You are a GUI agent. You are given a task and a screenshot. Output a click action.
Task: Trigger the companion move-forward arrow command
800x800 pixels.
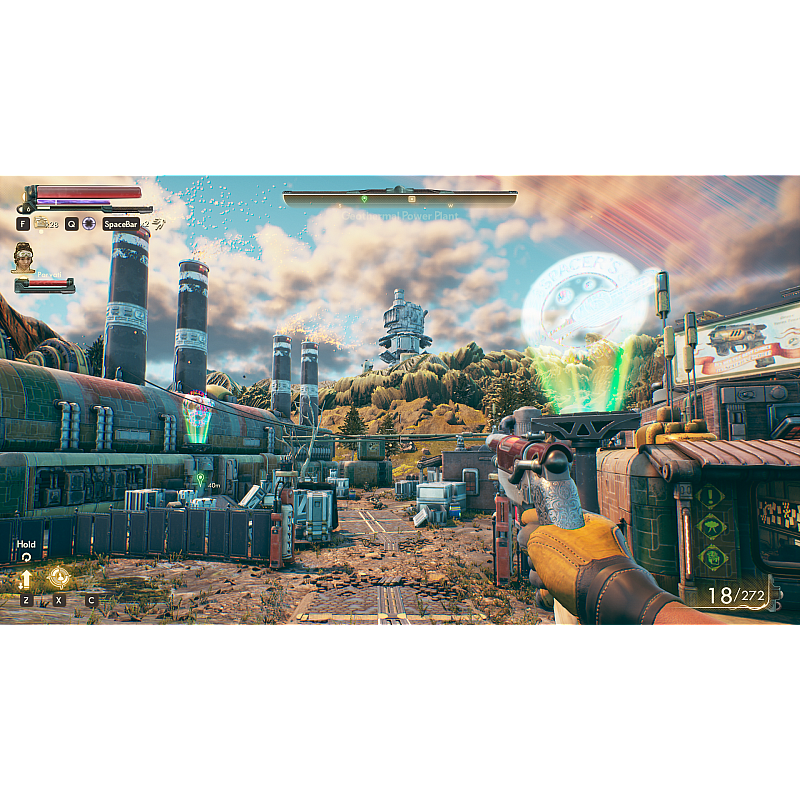26,578
